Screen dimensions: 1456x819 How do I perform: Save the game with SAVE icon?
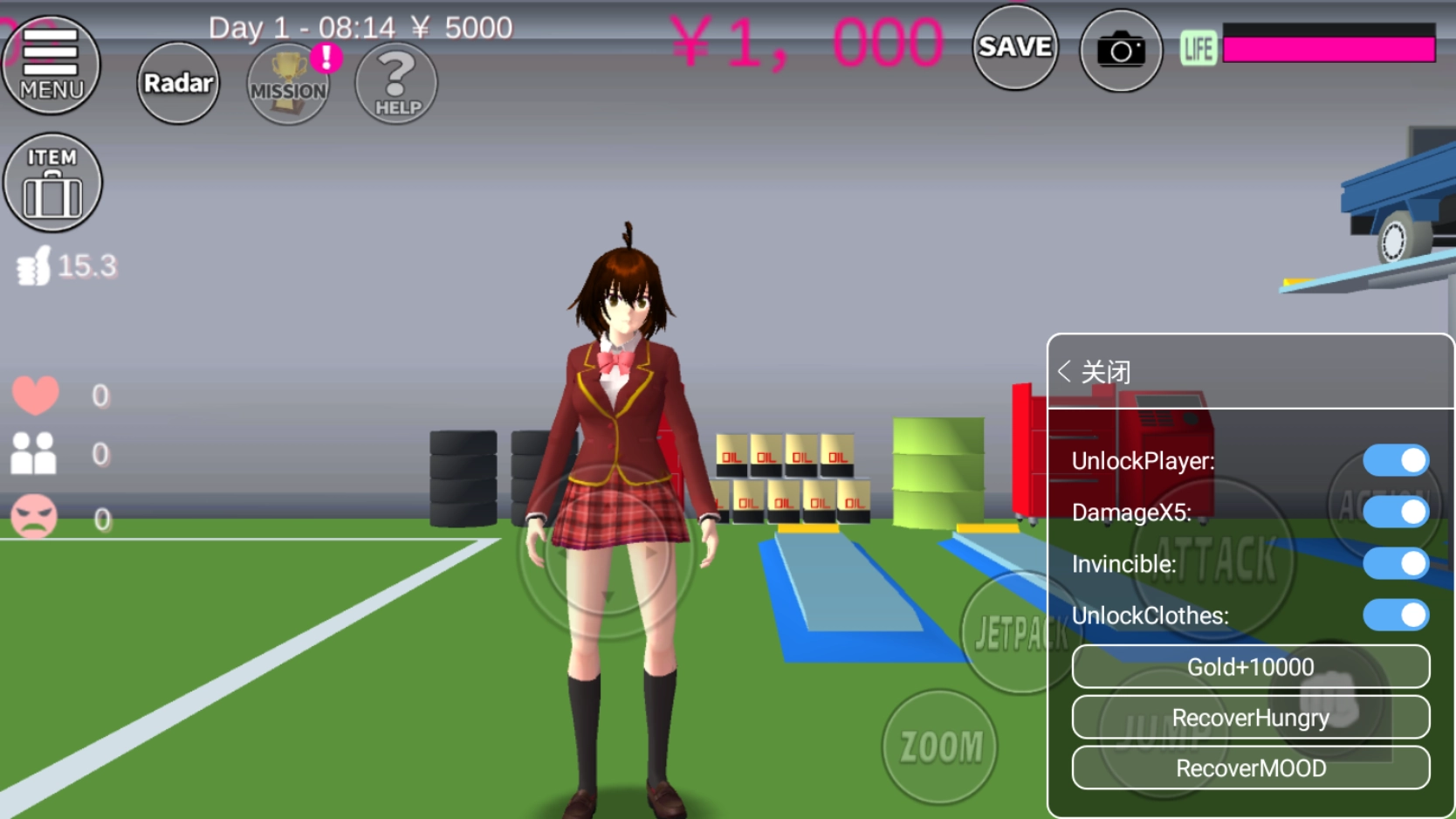click(x=1015, y=48)
